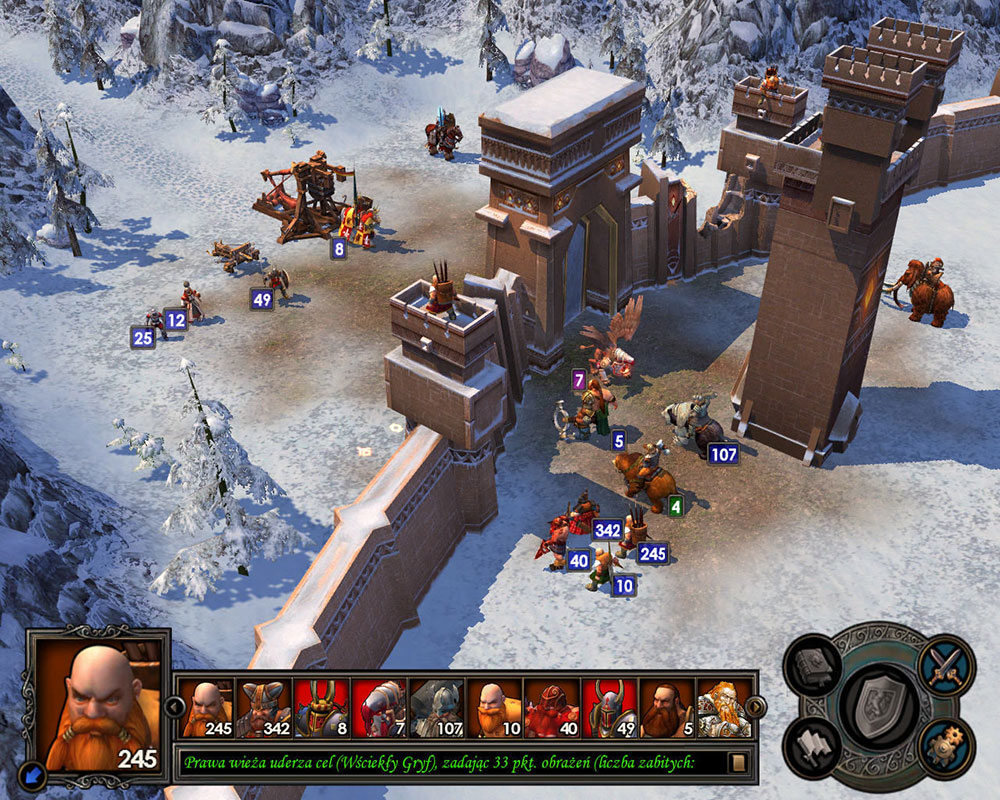Advance the initiative bar with the right arrow

pyautogui.click(x=755, y=707)
